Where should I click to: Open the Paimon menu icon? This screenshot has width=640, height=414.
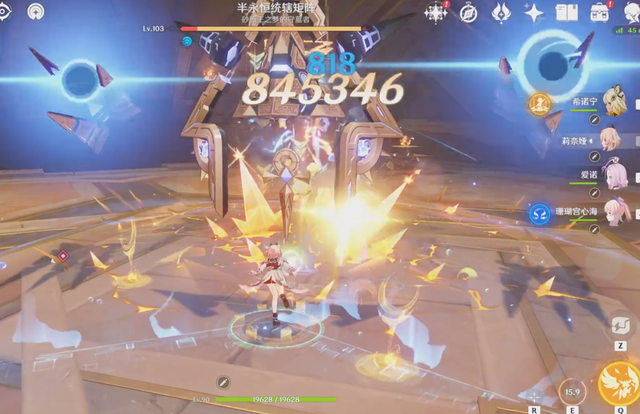(x=631, y=12)
